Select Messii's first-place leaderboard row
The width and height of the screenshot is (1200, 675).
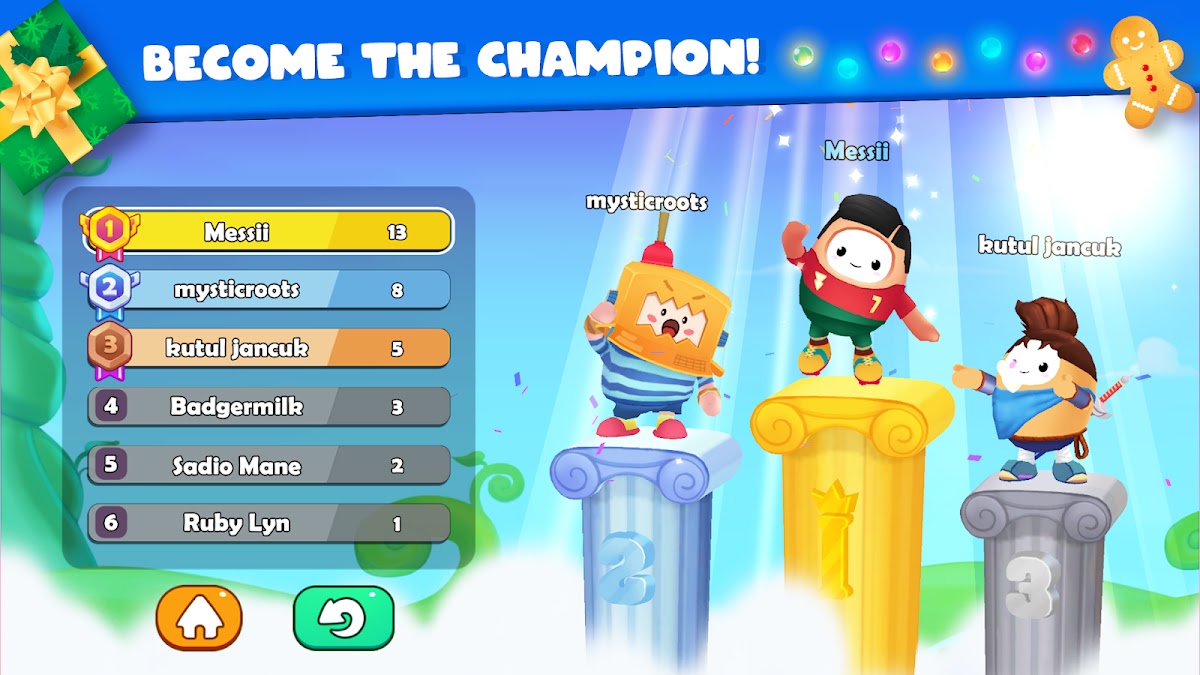(x=268, y=232)
